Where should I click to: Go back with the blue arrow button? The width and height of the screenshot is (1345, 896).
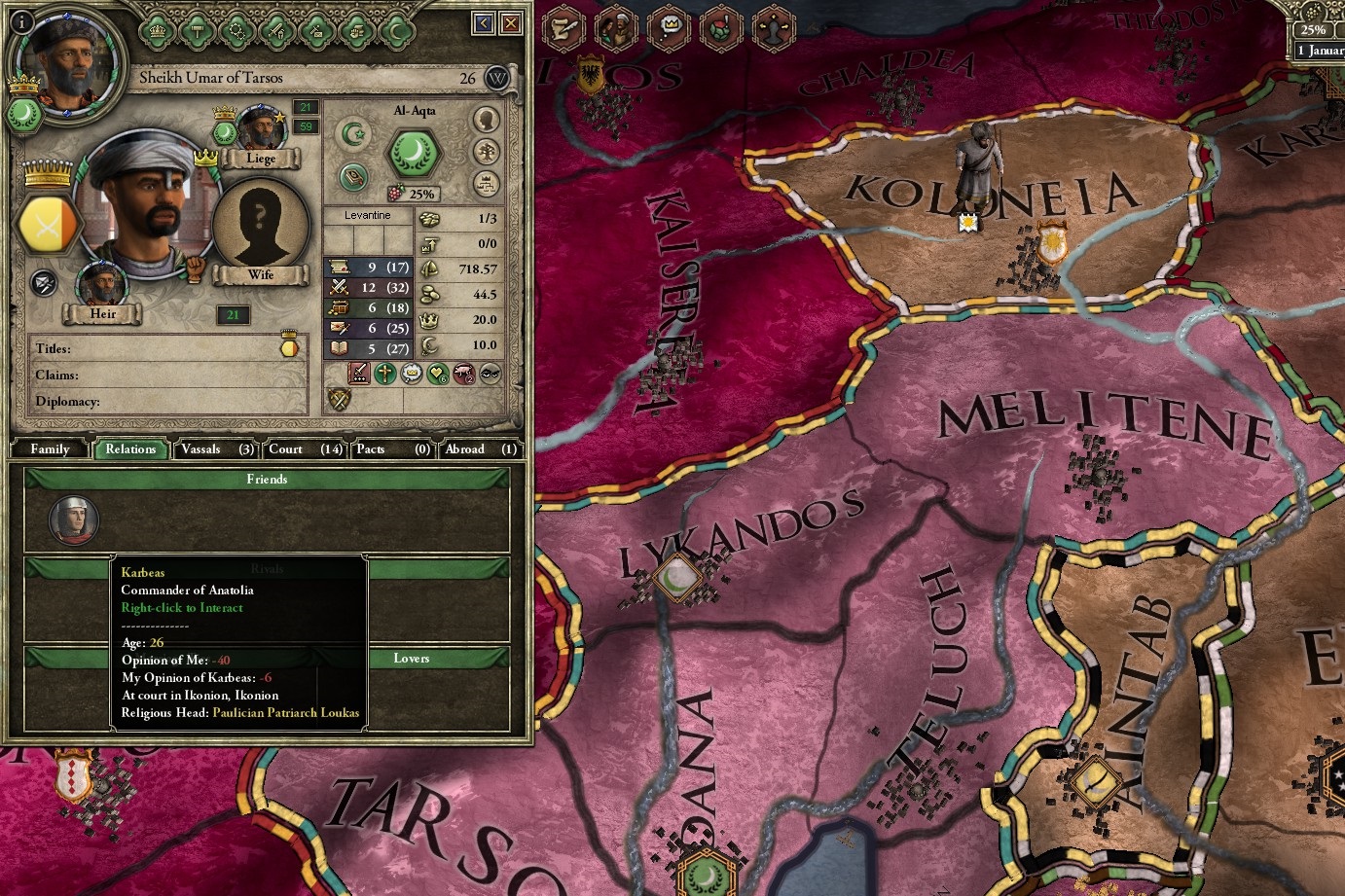click(x=484, y=23)
